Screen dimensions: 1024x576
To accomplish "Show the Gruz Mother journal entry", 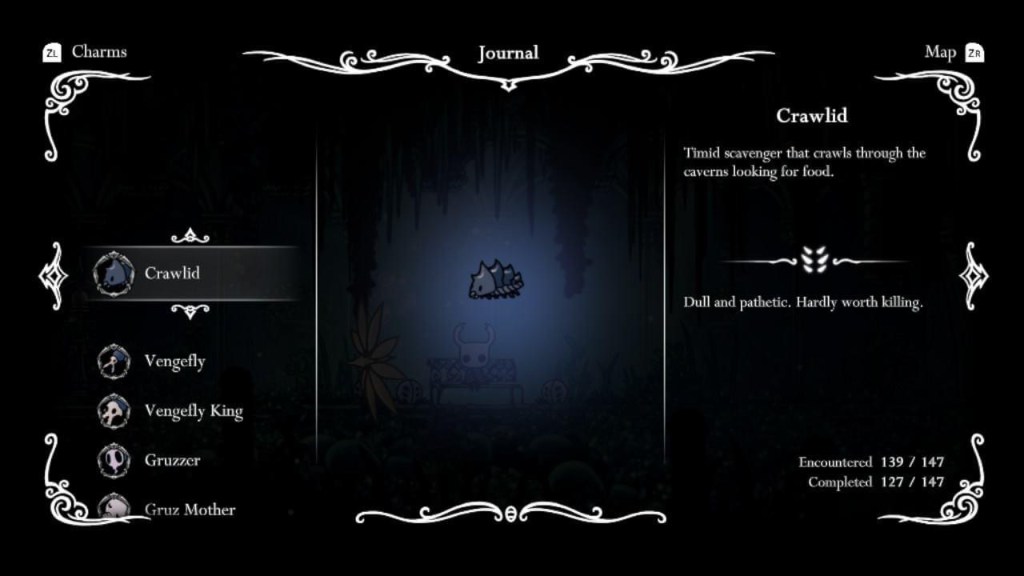I will (189, 509).
